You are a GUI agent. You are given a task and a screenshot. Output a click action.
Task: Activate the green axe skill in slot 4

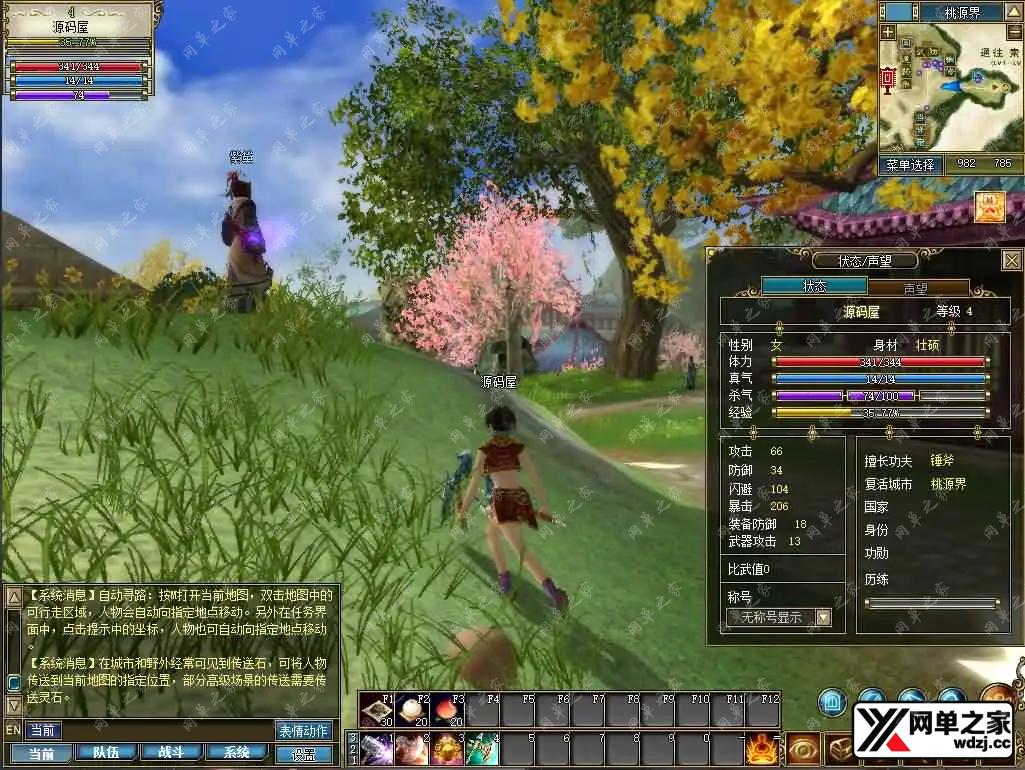[x=481, y=748]
